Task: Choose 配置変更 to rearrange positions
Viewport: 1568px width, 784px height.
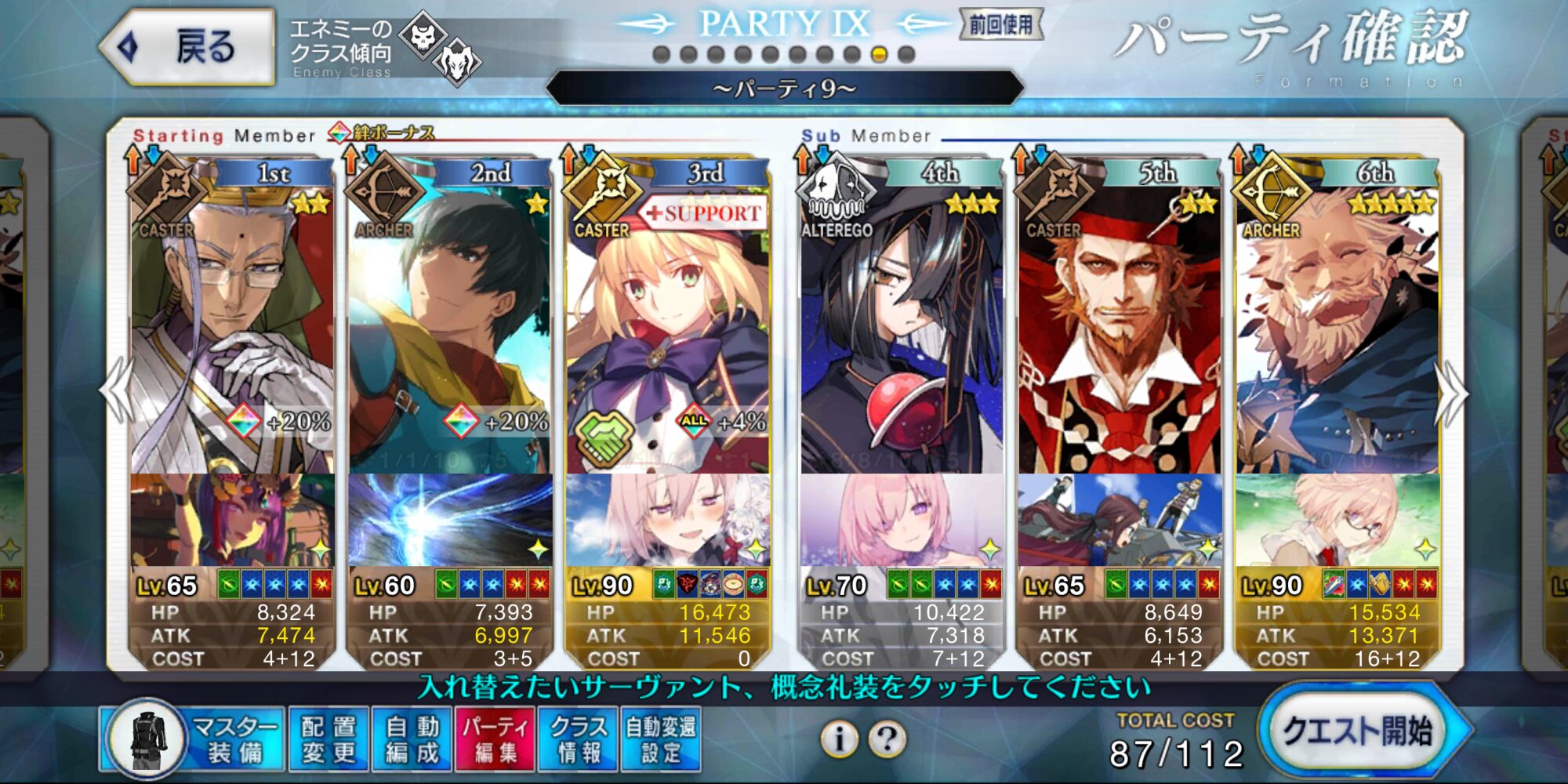Action: pyautogui.click(x=328, y=739)
